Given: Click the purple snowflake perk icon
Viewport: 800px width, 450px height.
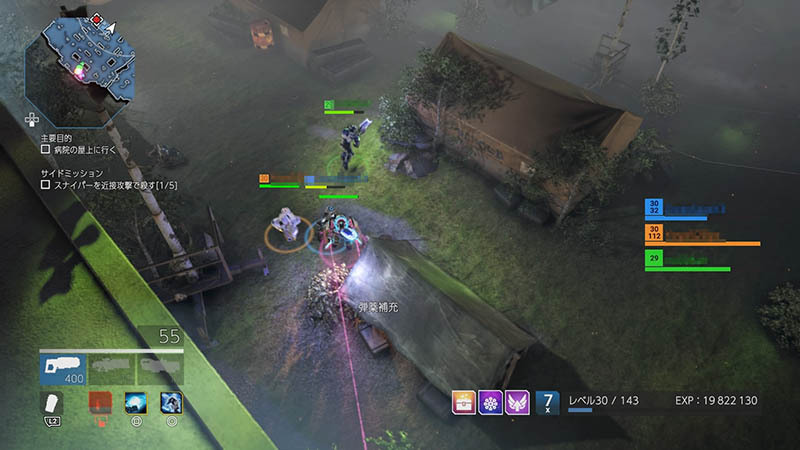Looking at the screenshot, I should (x=491, y=402).
